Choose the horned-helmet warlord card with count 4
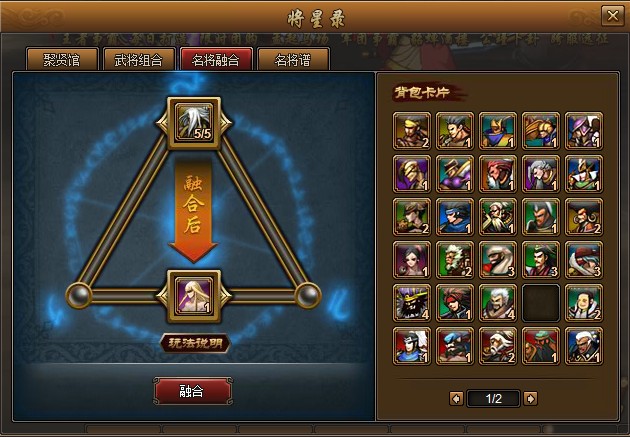 click(411, 301)
